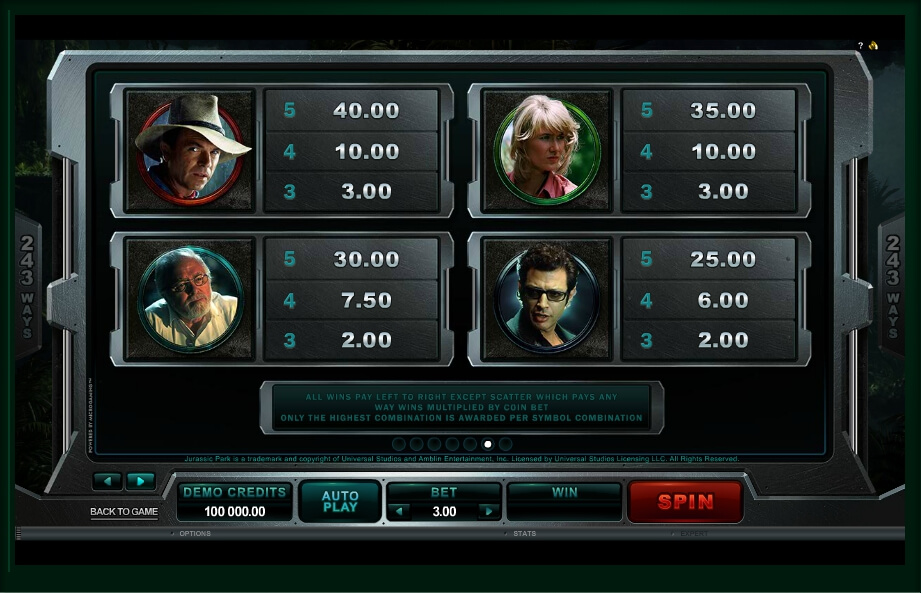921x593 pixels.
Task: Decrease the bet with the left arrow
Action: click(399, 512)
